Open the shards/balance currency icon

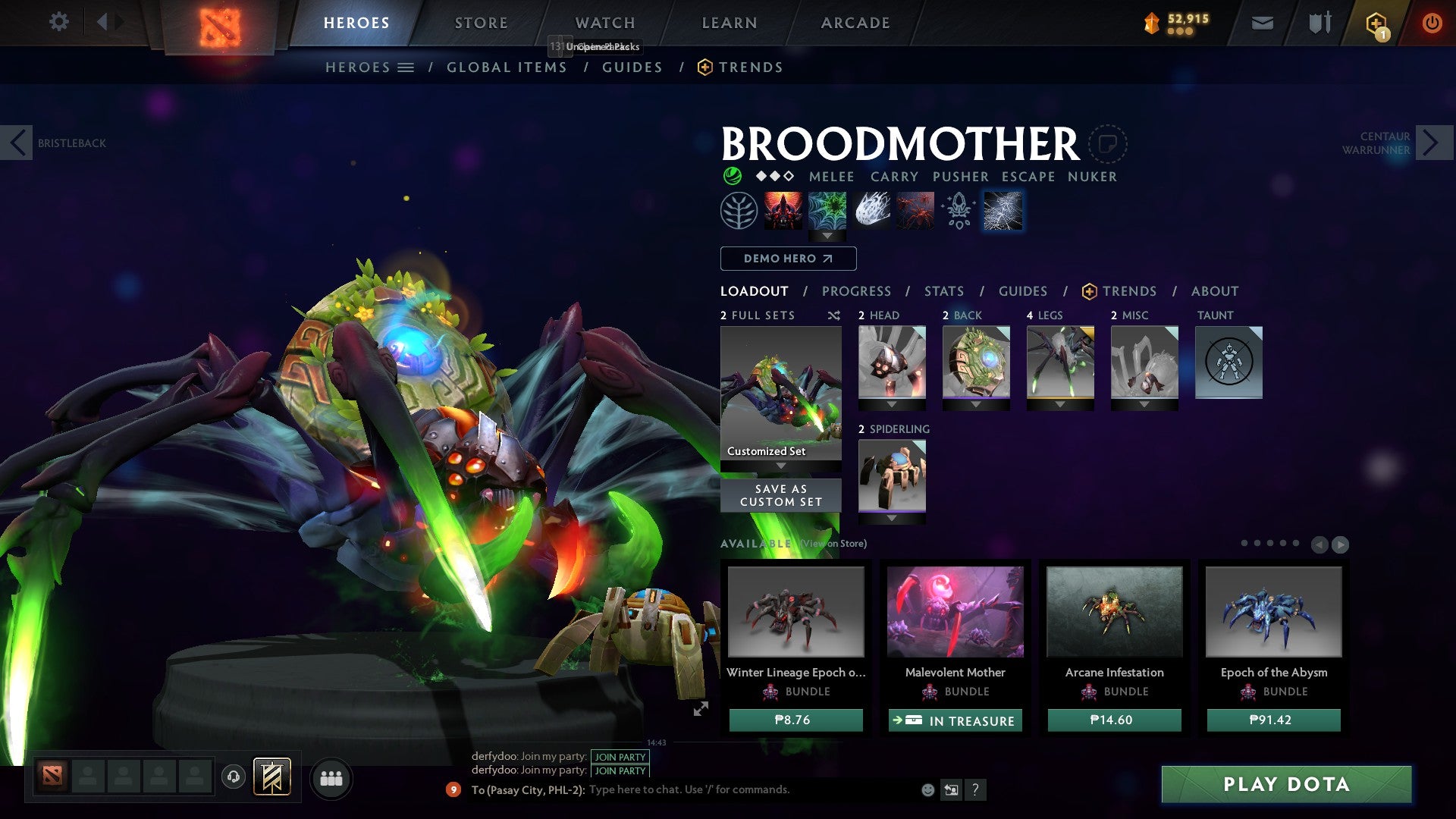1152,23
